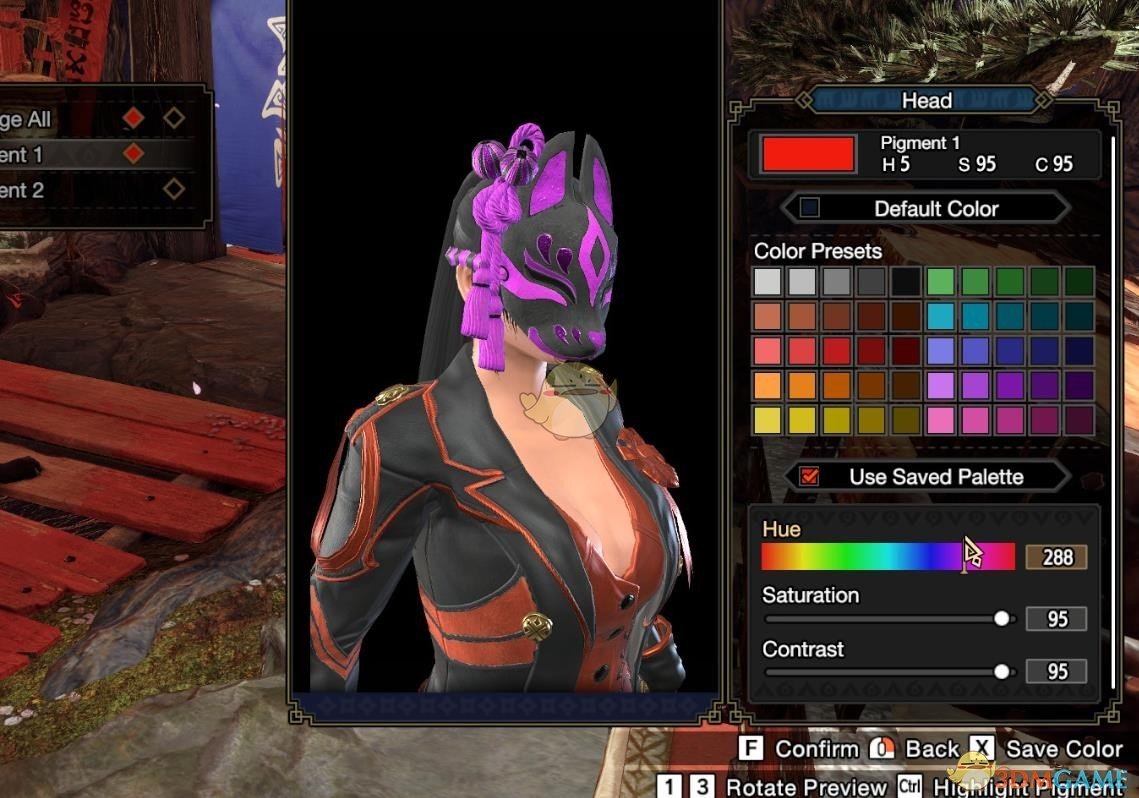Pick the darkest navy blue preset swatch

click(x=1079, y=351)
